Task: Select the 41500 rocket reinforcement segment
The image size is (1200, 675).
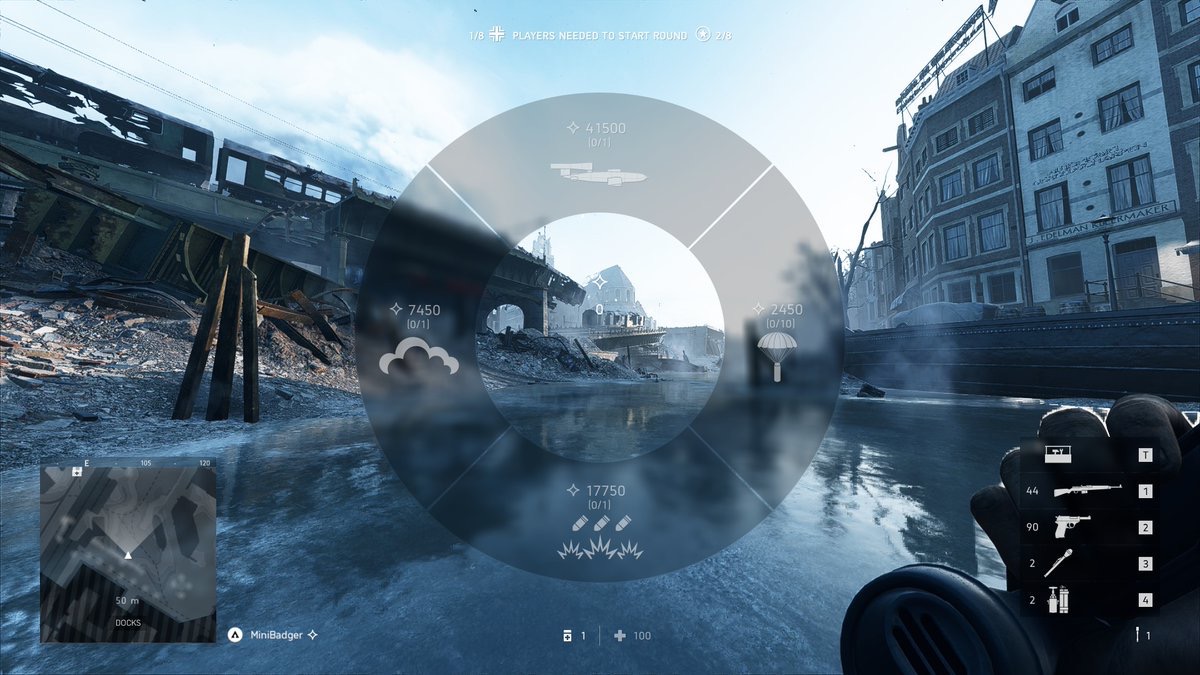Action: click(599, 158)
